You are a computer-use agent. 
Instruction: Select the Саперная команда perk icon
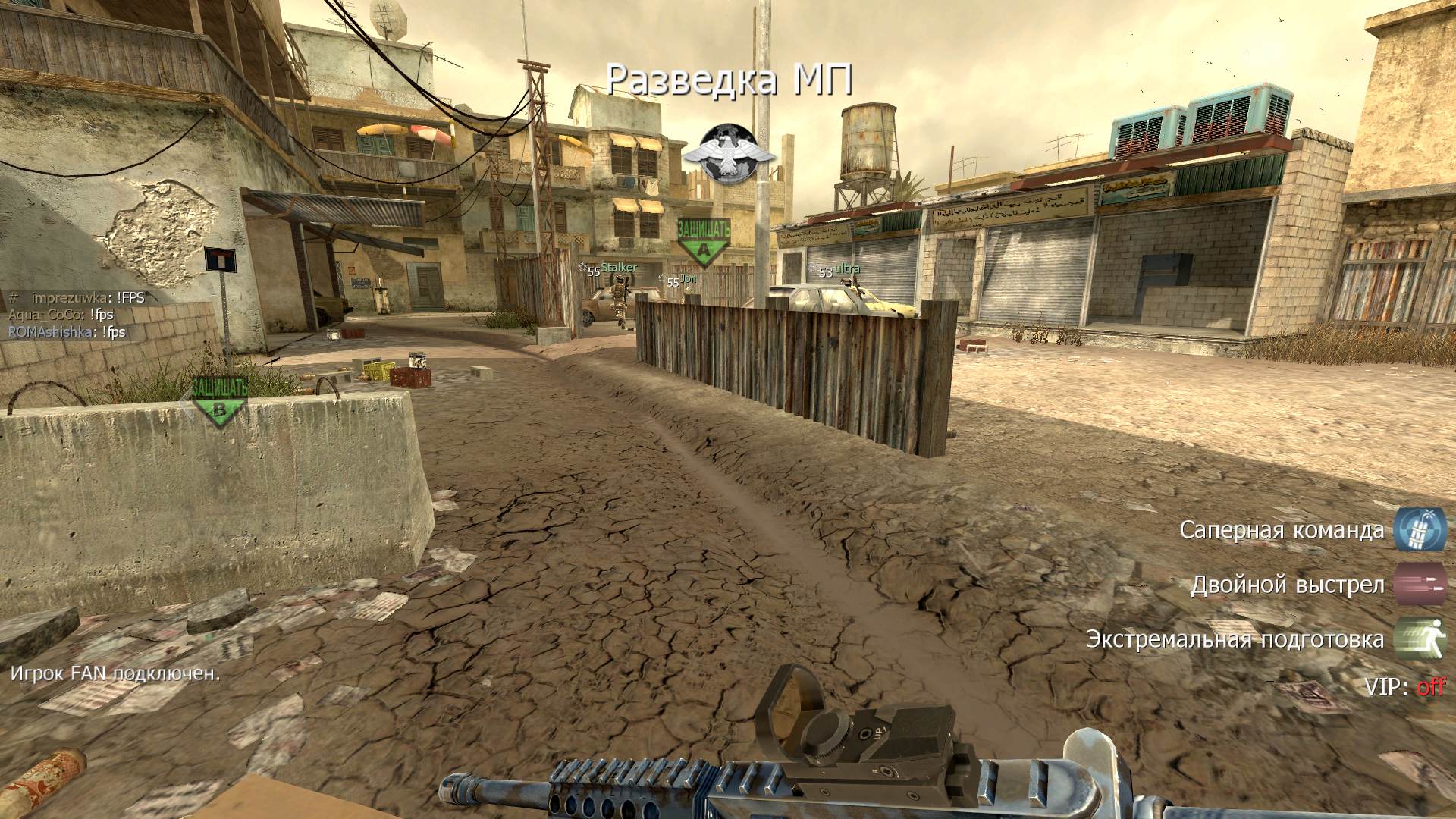[1420, 529]
